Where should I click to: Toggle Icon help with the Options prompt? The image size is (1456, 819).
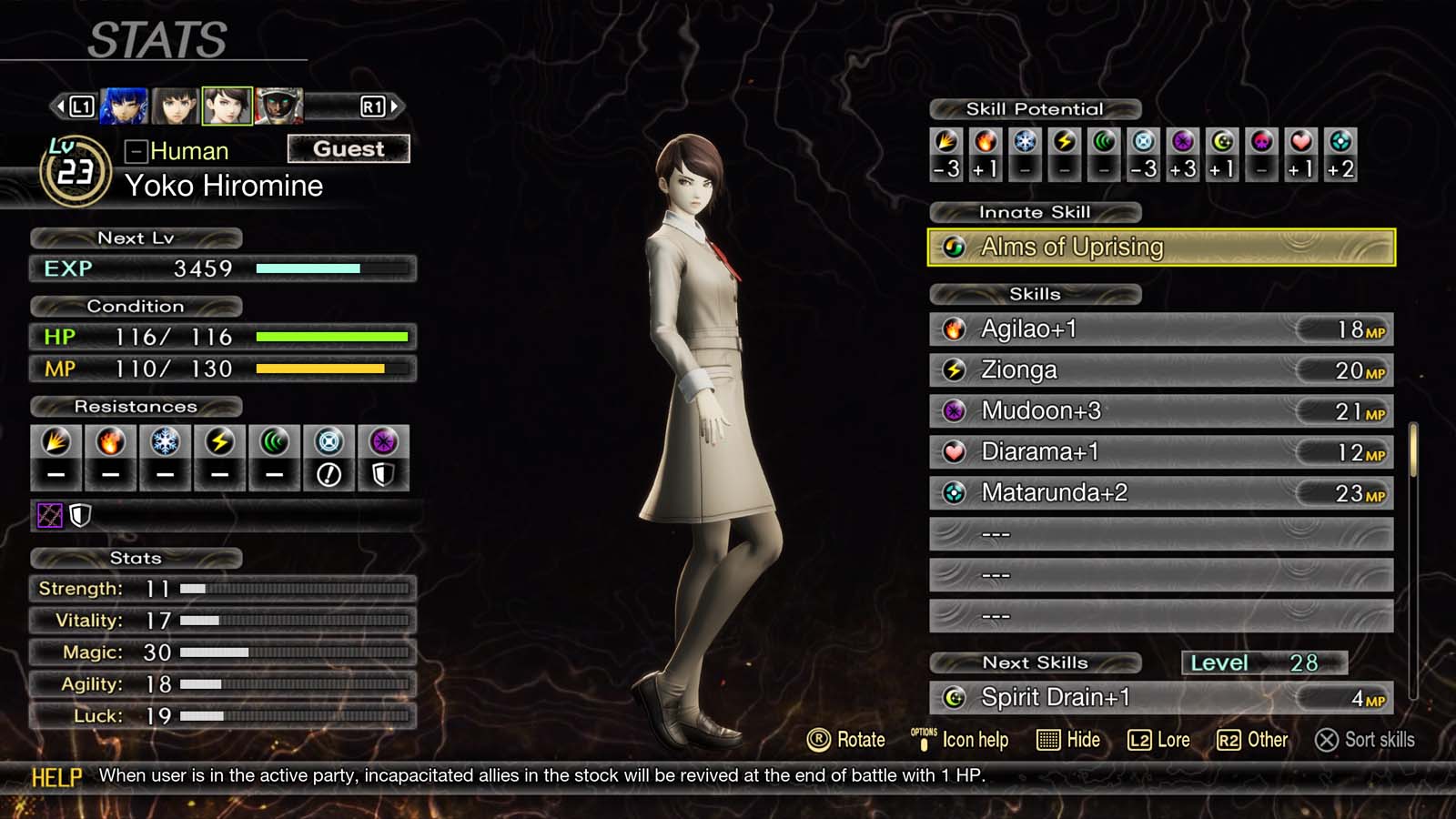[962, 740]
